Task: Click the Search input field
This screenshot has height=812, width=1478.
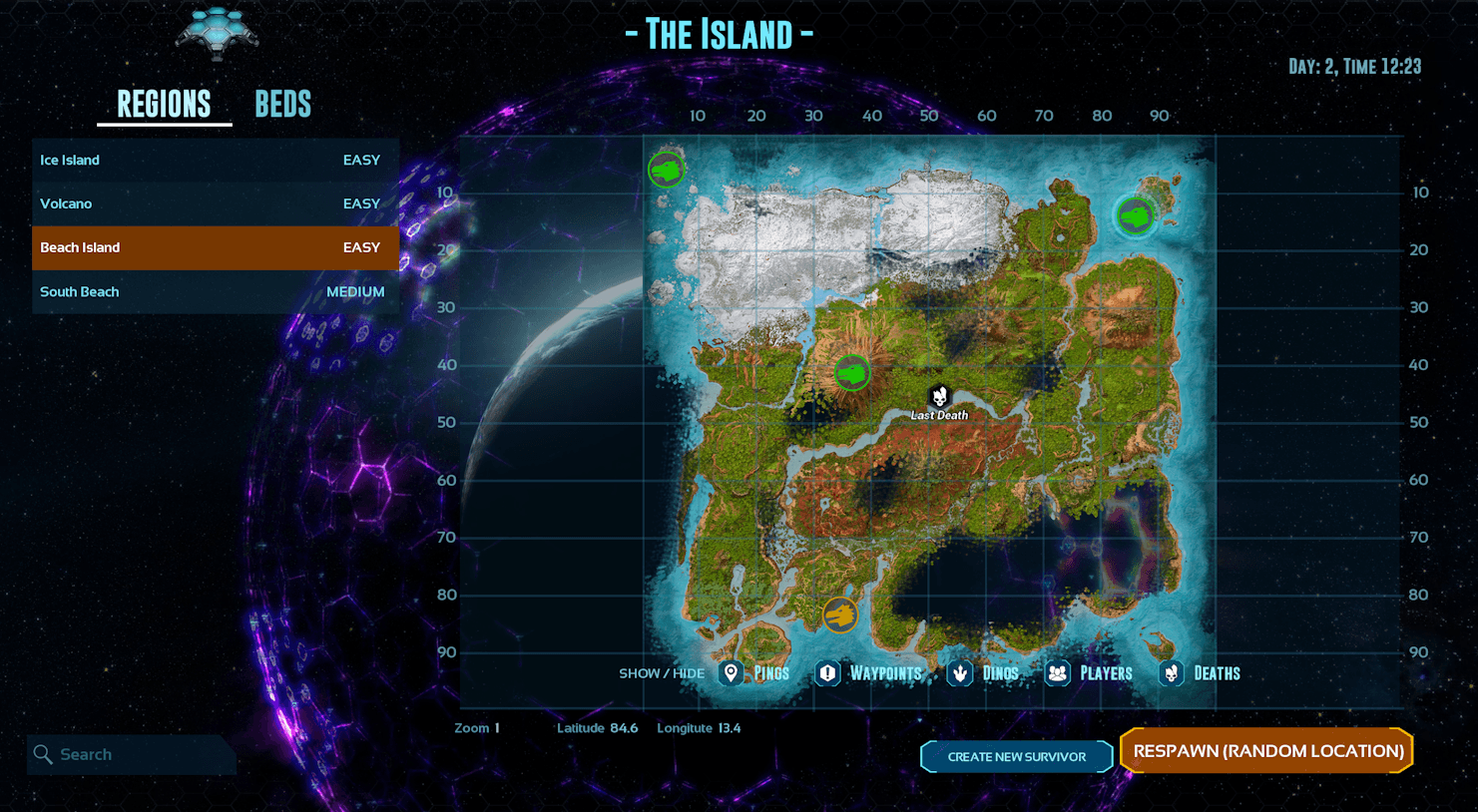Action: [130, 754]
